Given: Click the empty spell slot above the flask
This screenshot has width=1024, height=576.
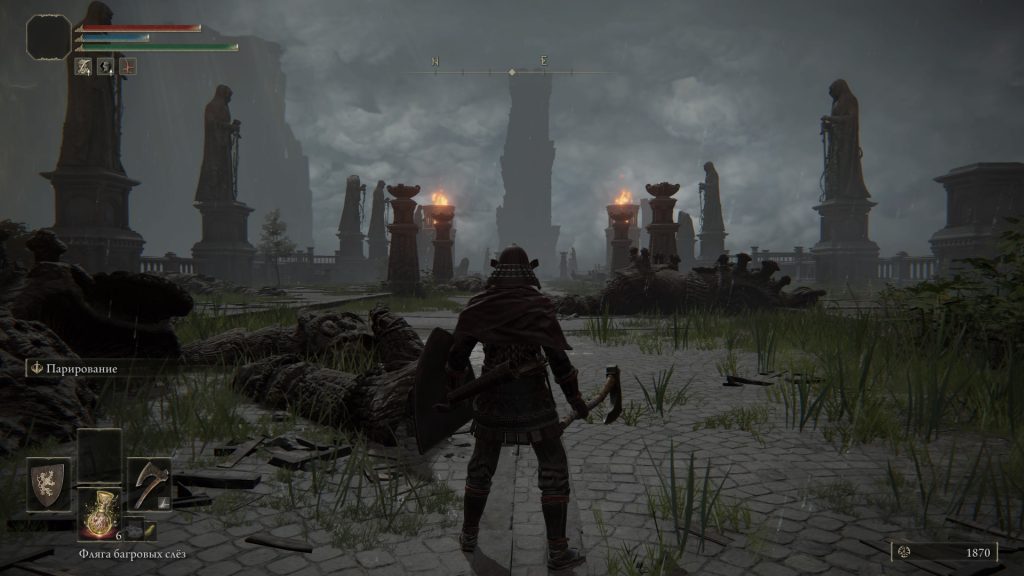Looking at the screenshot, I should (x=99, y=456).
